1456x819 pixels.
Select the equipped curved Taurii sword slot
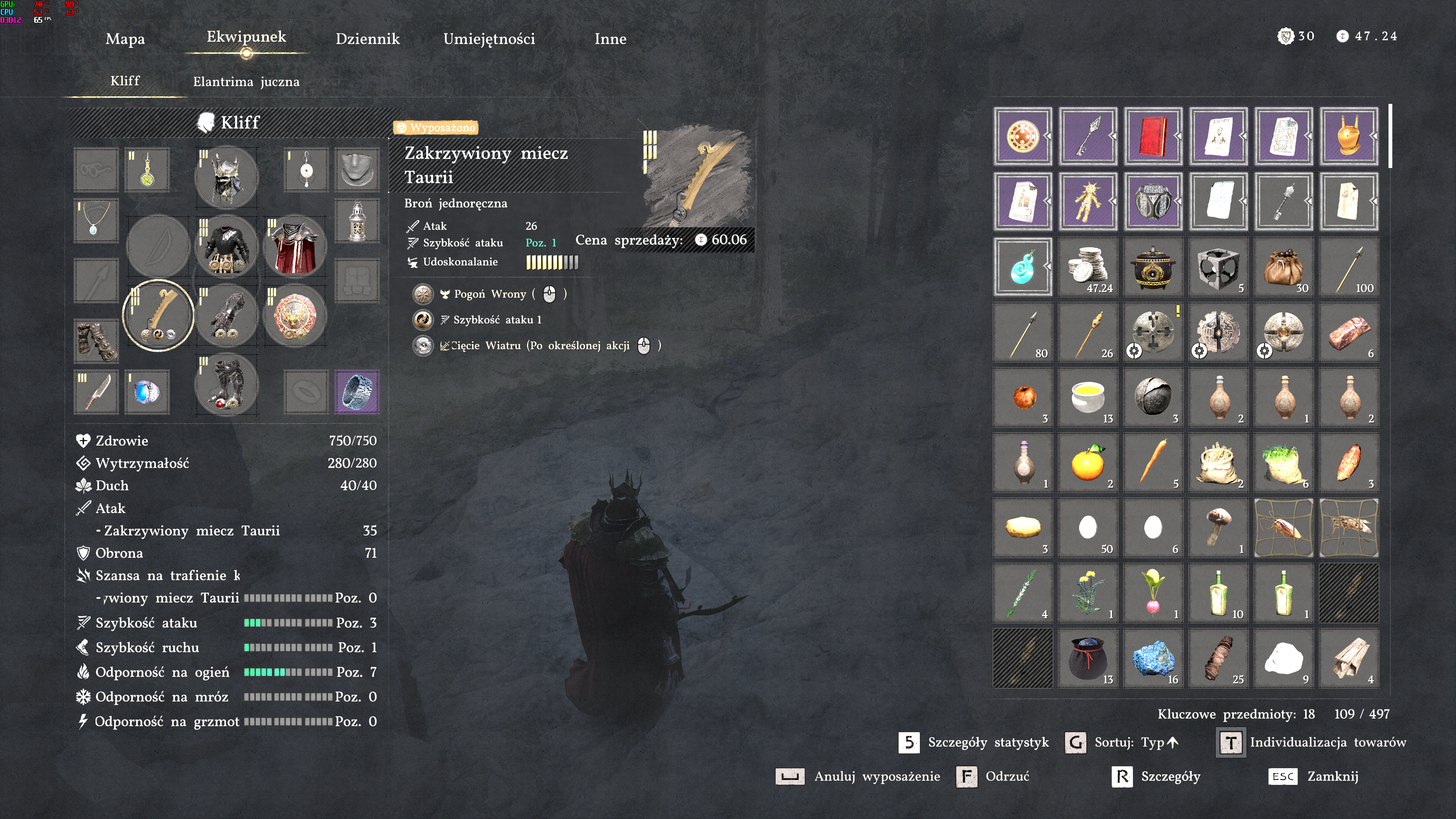click(x=158, y=315)
